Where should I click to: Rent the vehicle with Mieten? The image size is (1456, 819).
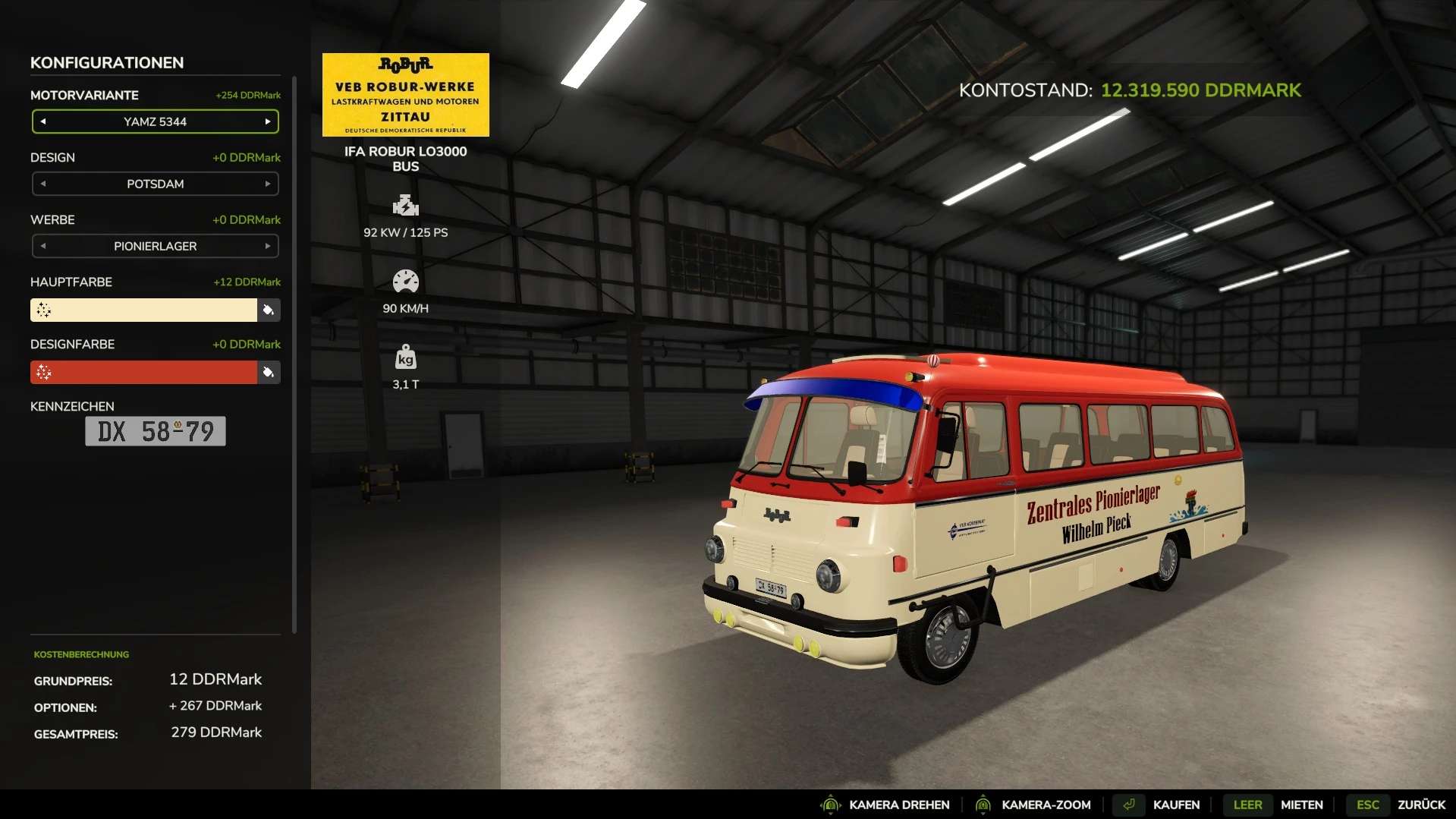click(x=1301, y=805)
